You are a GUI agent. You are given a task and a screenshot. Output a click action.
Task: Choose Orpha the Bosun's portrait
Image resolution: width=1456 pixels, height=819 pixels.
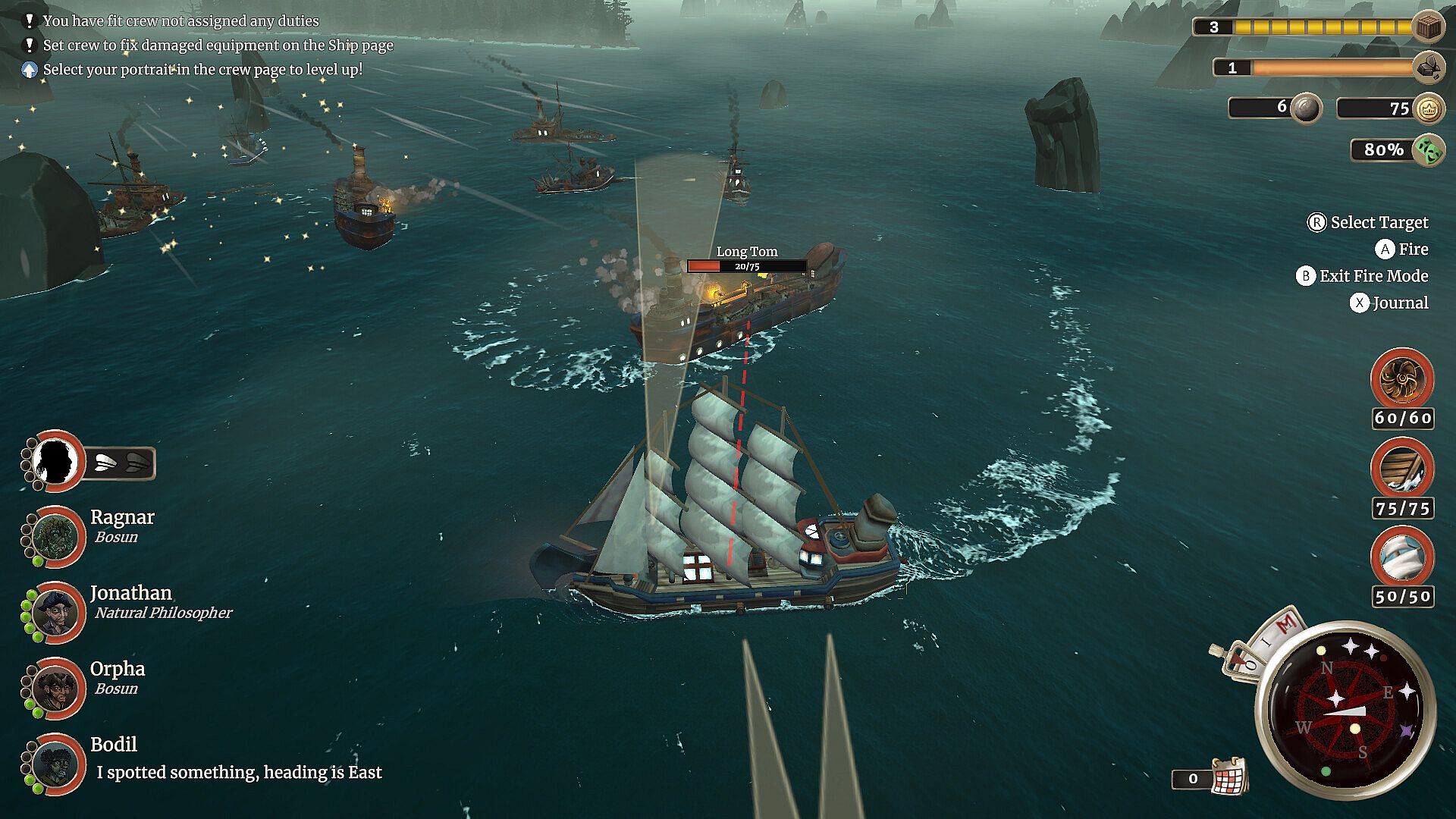pyautogui.click(x=56, y=688)
